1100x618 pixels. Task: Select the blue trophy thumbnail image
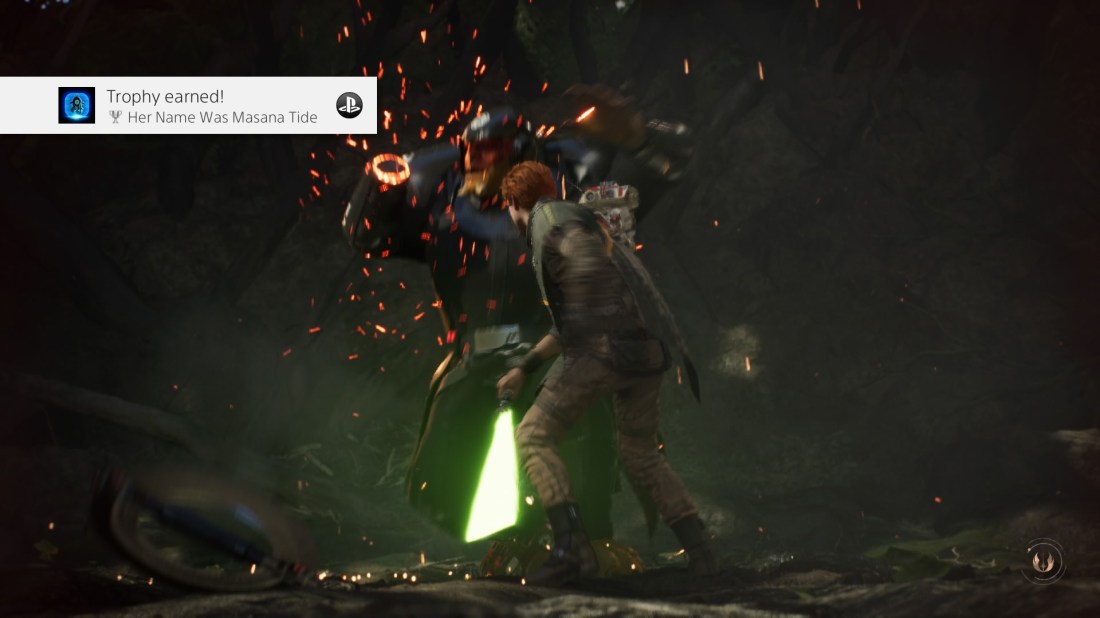(77, 105)
